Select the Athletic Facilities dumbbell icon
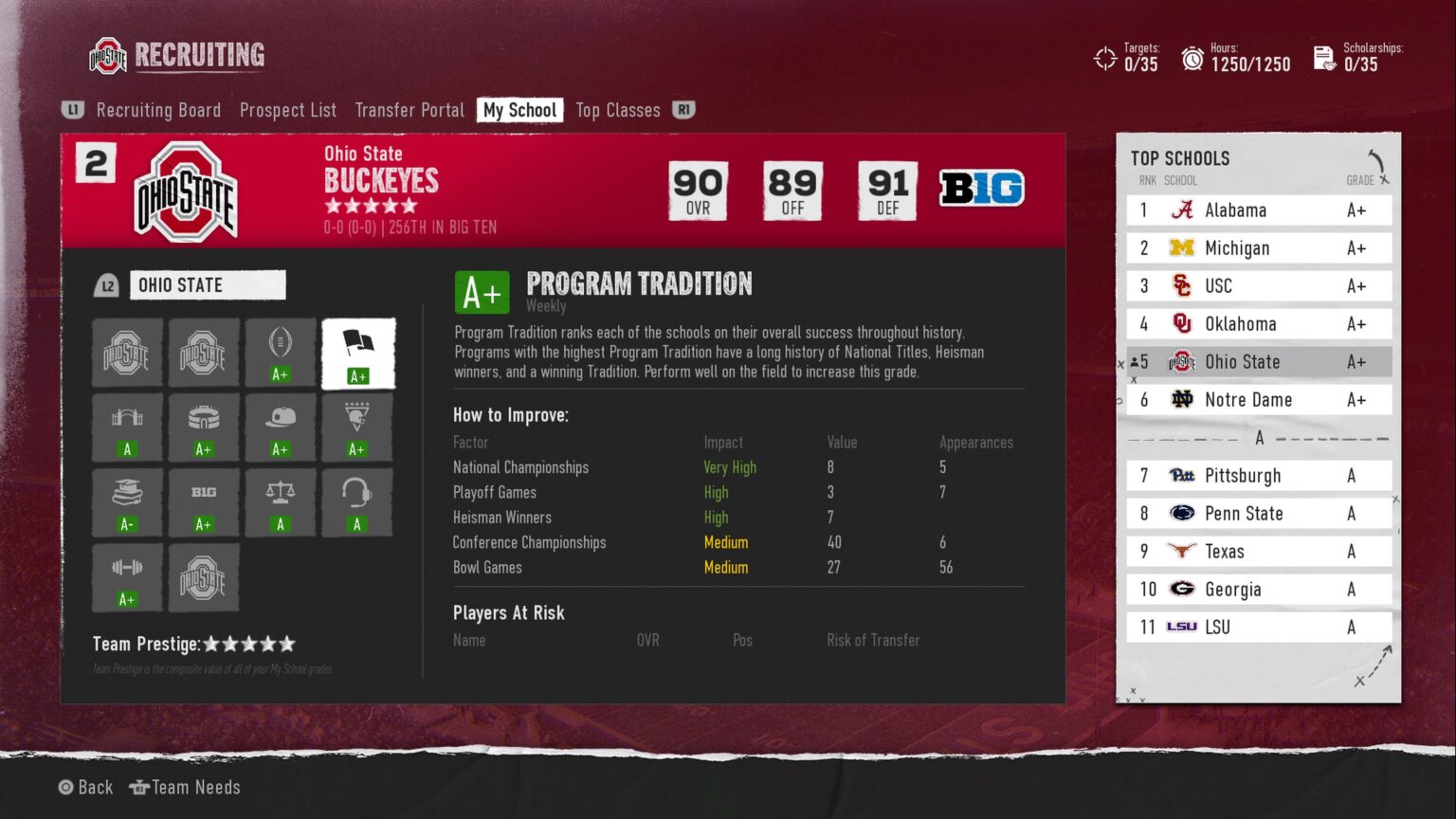Viewport: 1456px width, 819px height. 127,578
